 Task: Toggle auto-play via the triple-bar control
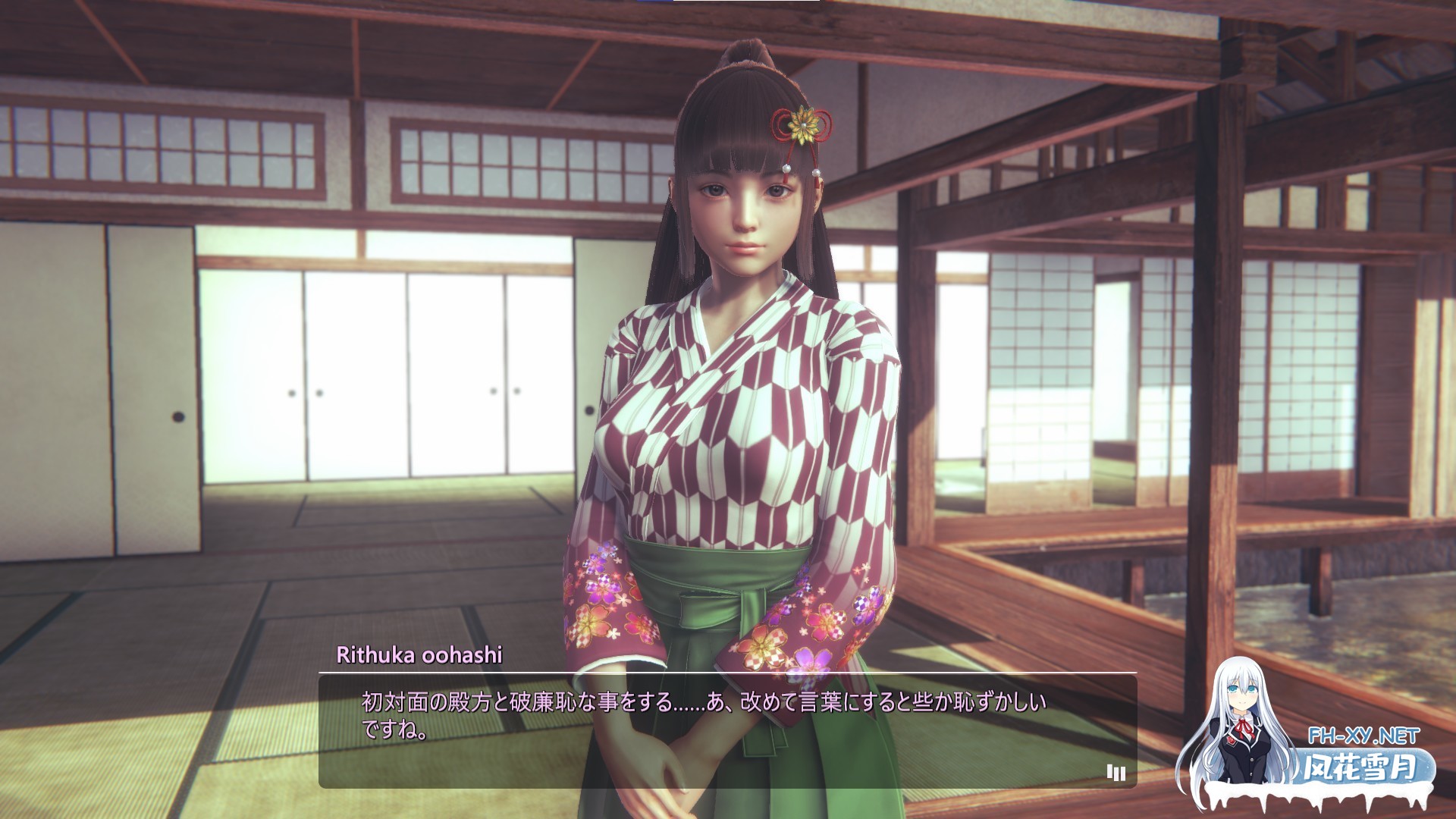1115,770
